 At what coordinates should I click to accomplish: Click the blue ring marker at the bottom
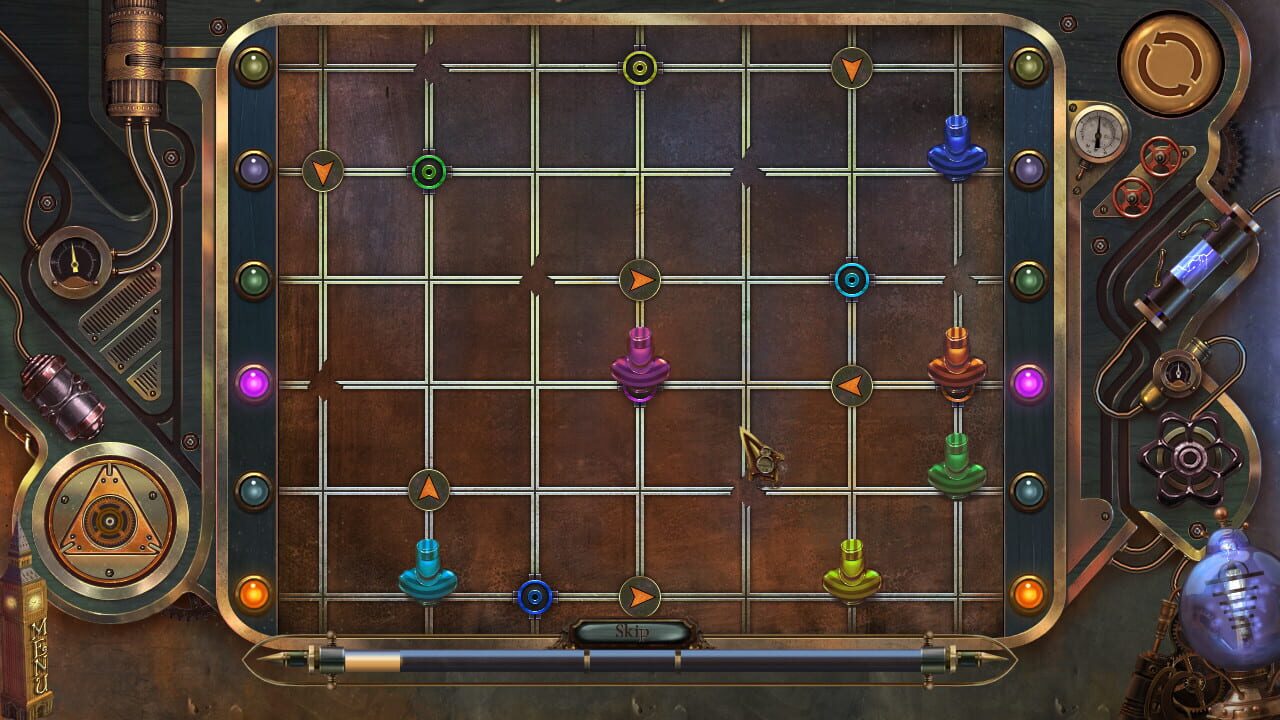[535, 597]
